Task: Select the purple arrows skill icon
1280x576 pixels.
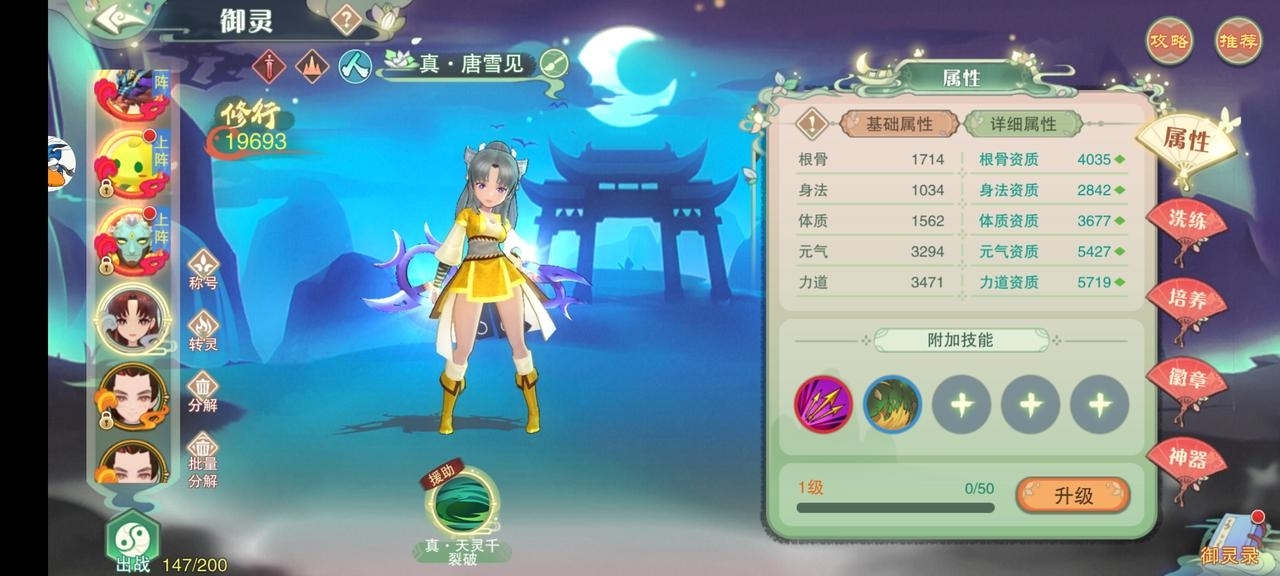Action: (823, 404)
